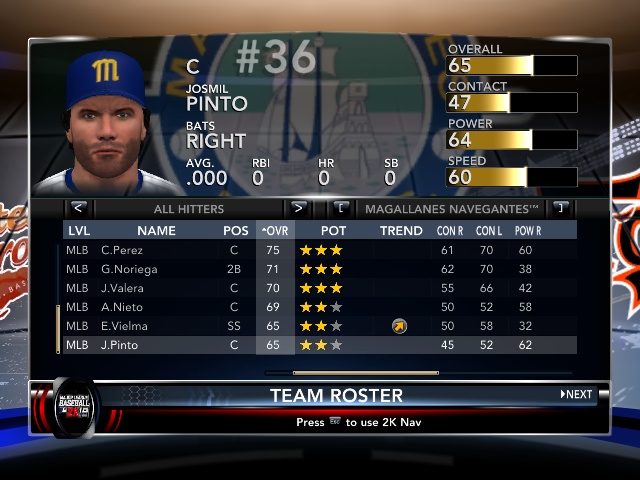The height and width of the screenshot is (480, 640).
Task: Click the right arrow beside All Hitters
Action: pos(298,209)
